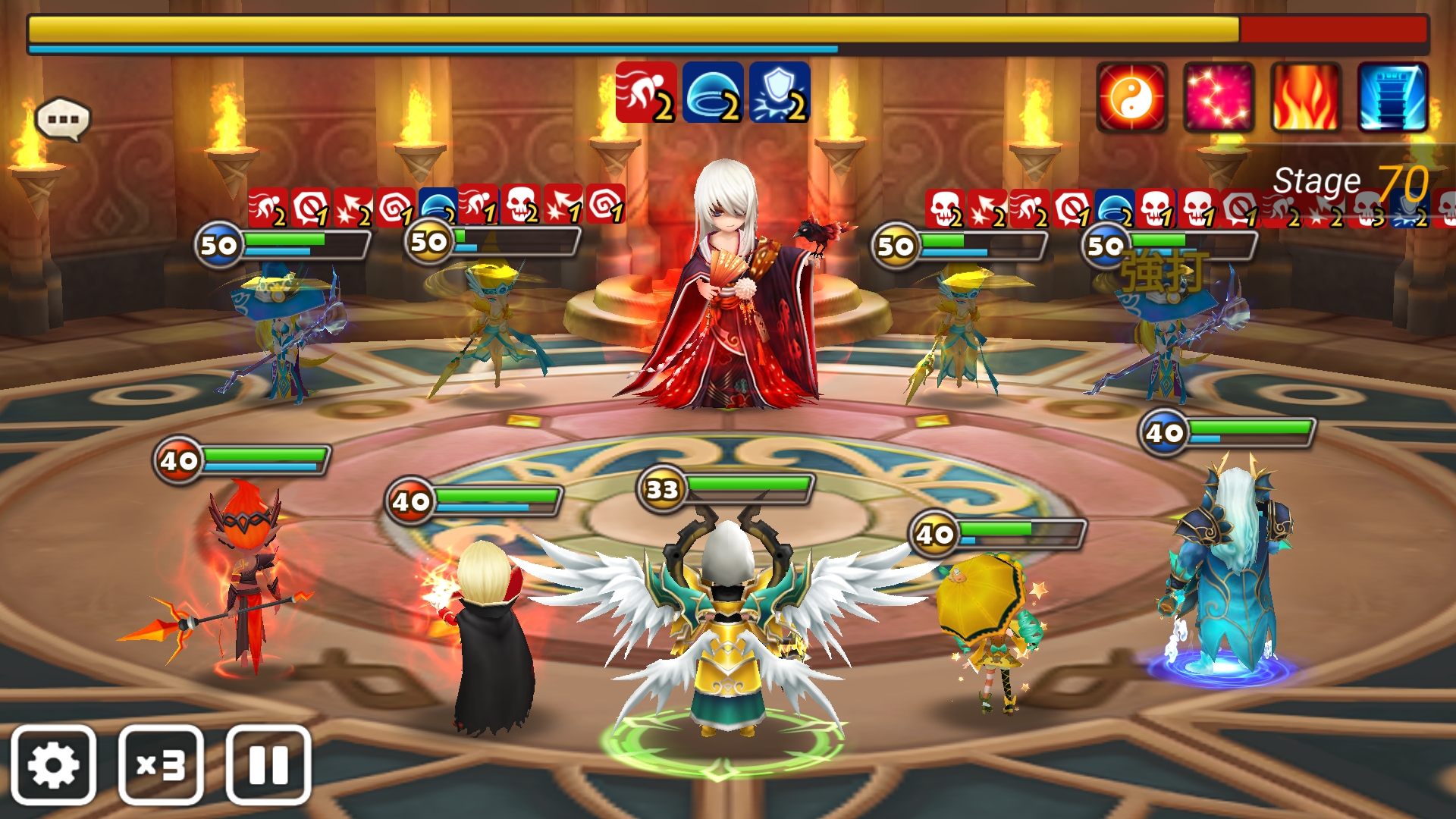Pause the battle
1456x819 pixels.
point(268,764)
